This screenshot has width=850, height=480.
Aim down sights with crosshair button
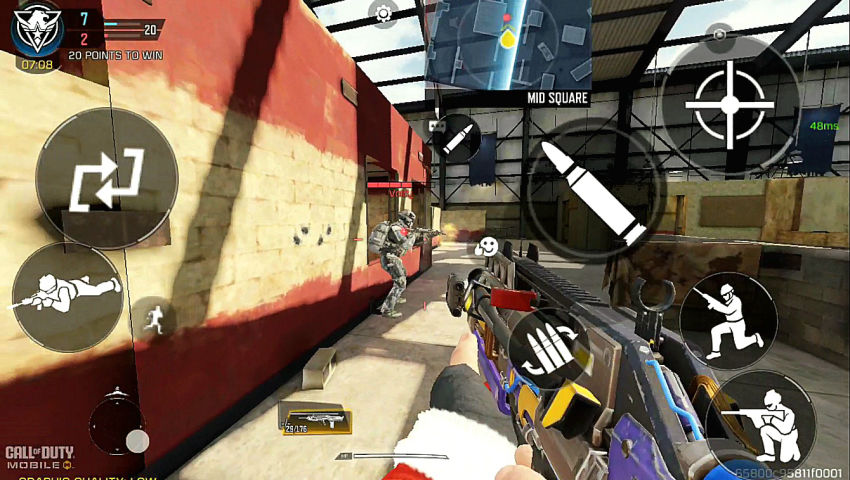[730, 104]
